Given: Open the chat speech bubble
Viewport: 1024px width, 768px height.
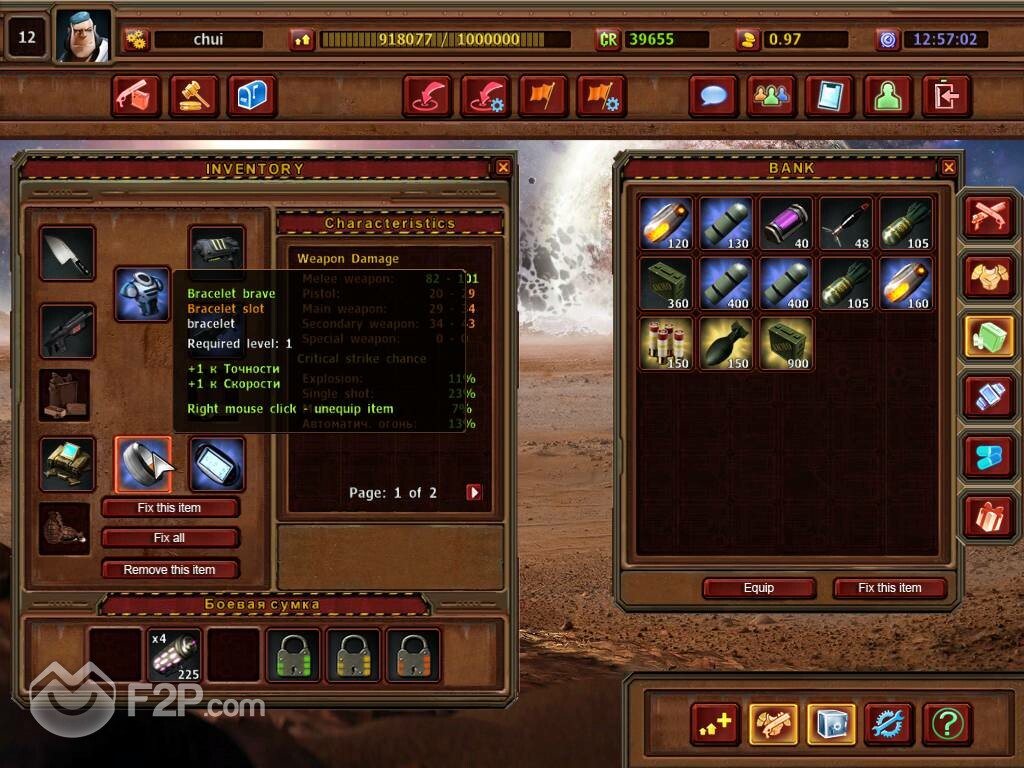Looking at the screenshot, I should click(x=714, y=96).
